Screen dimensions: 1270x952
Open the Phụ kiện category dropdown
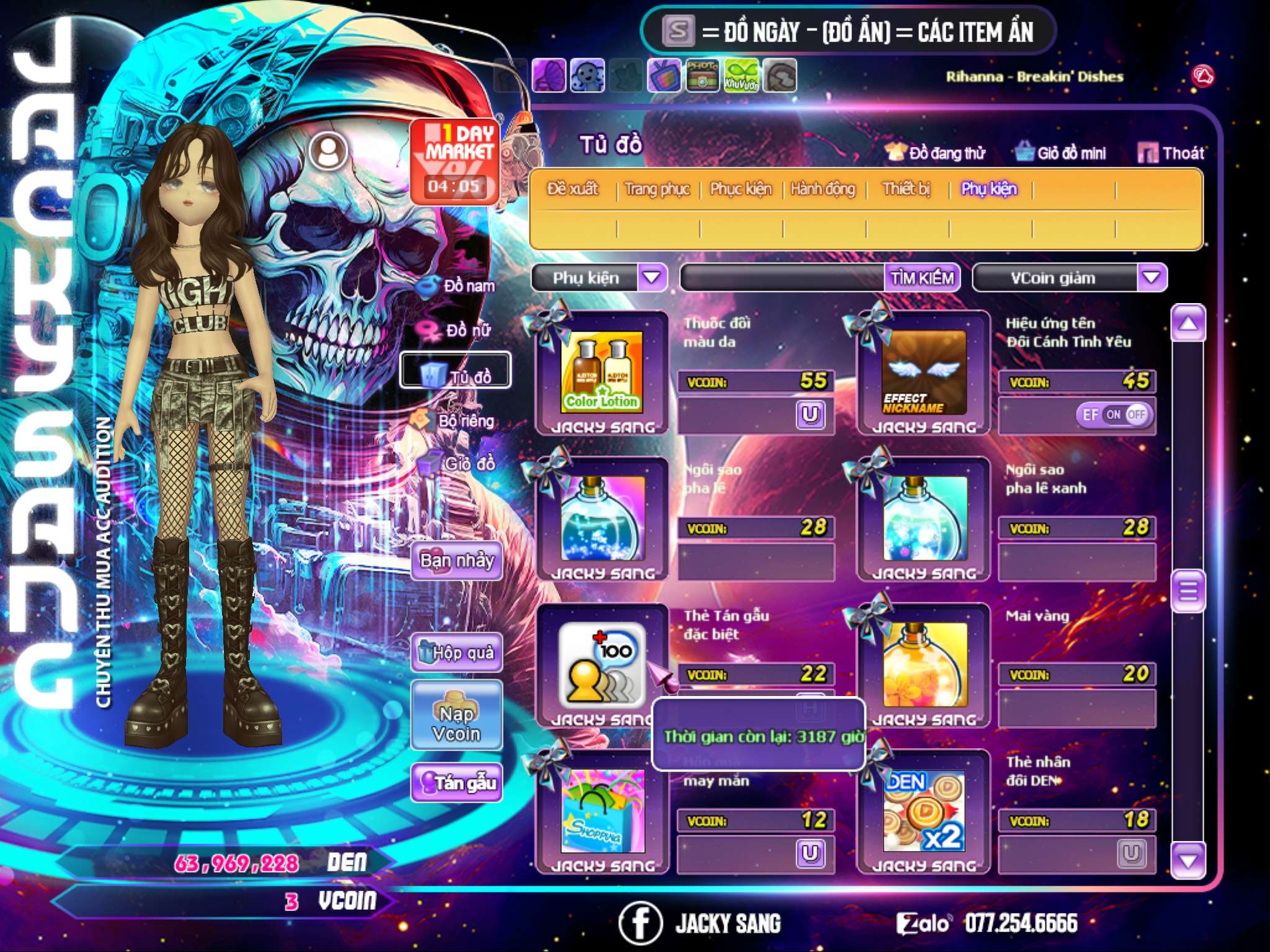click(652, 278)
